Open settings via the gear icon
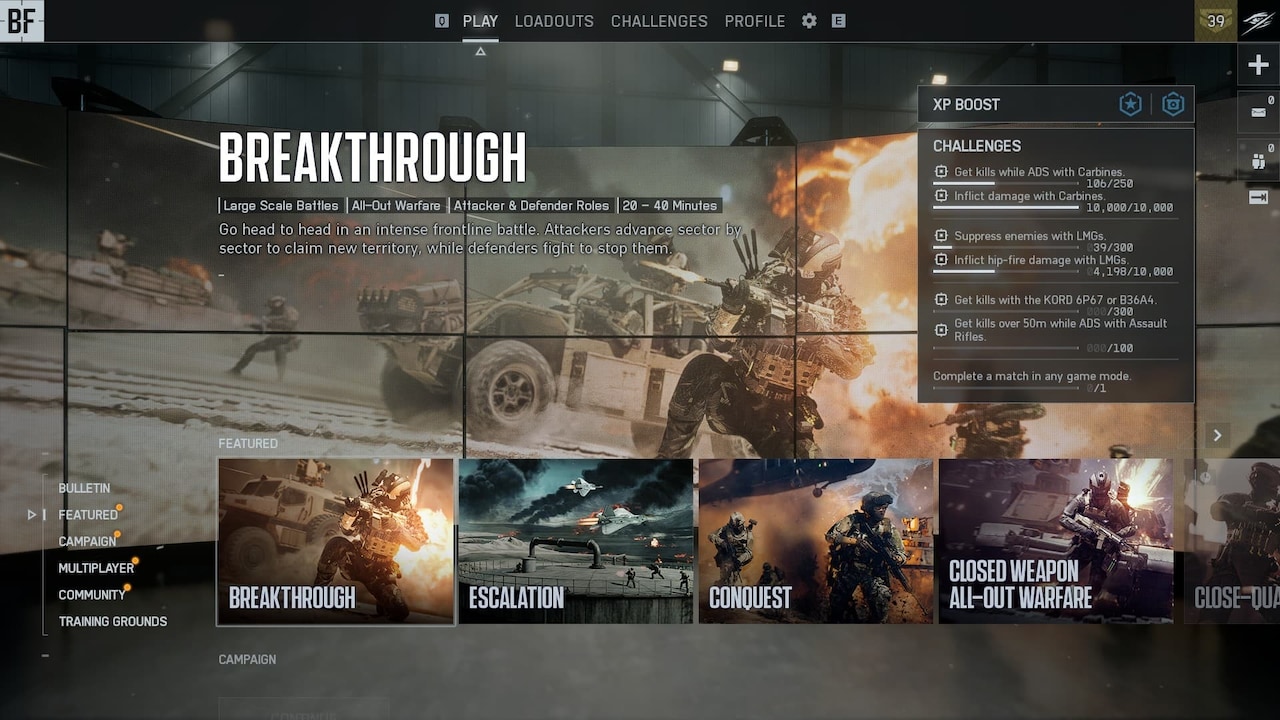Viewport: 1280px width, 720px height. (x=809, y=21)
